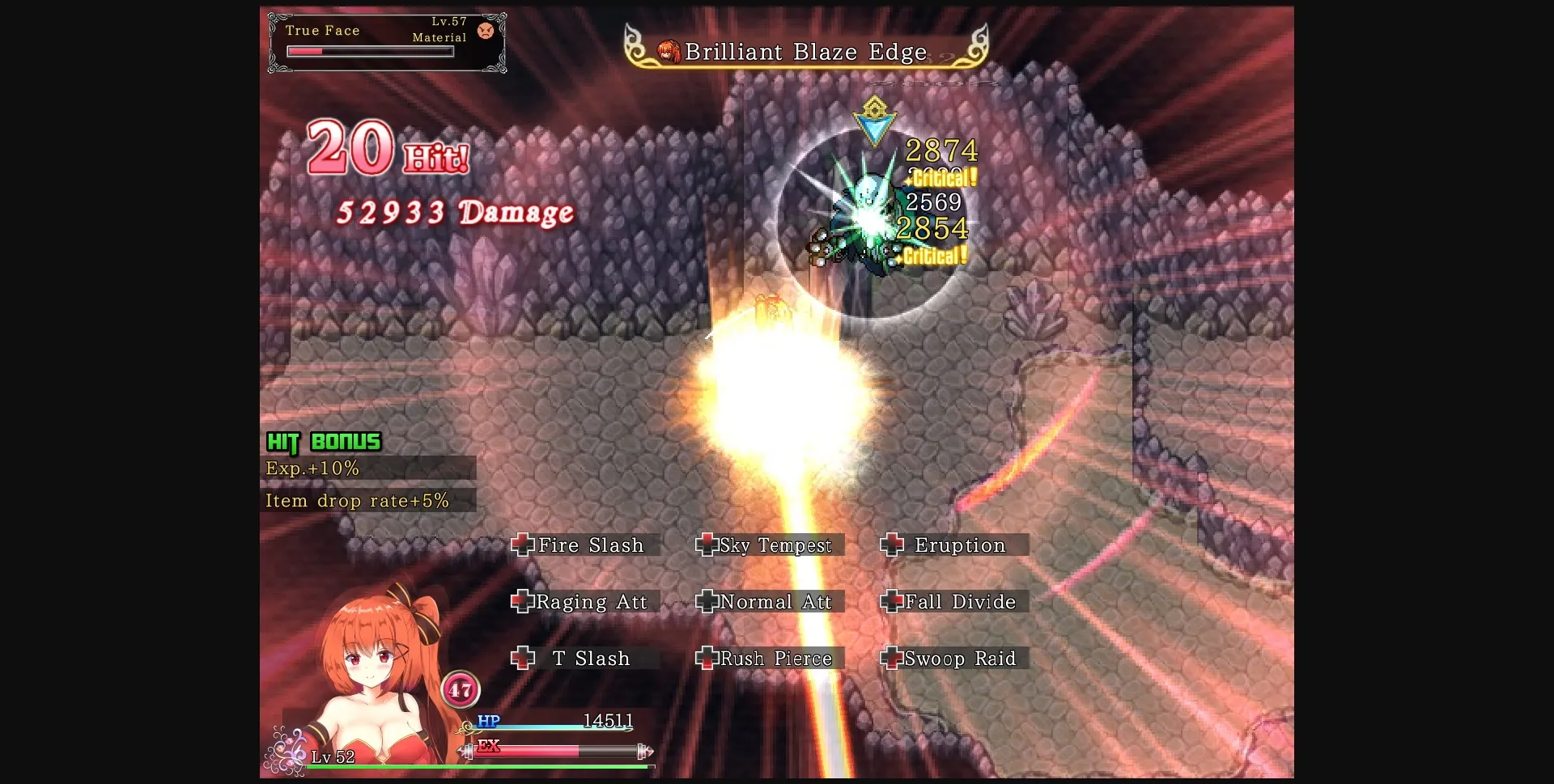The image size is (1554, 784).
Task: Expand the HIT BONUS panel
Action: pyautogui.click(x=323, y=442)
